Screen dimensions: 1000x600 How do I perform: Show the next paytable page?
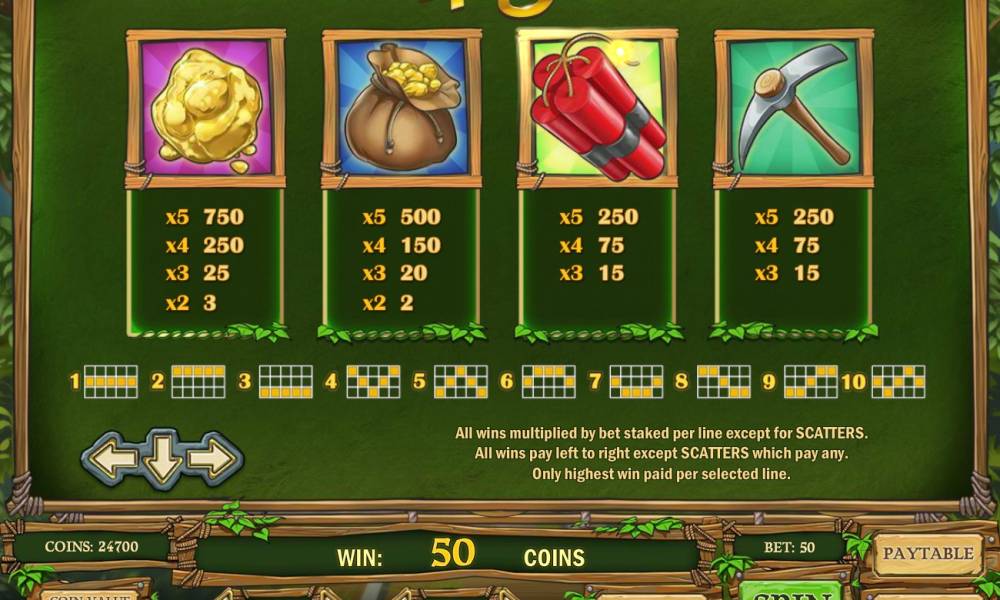click(x=213, y=459)
